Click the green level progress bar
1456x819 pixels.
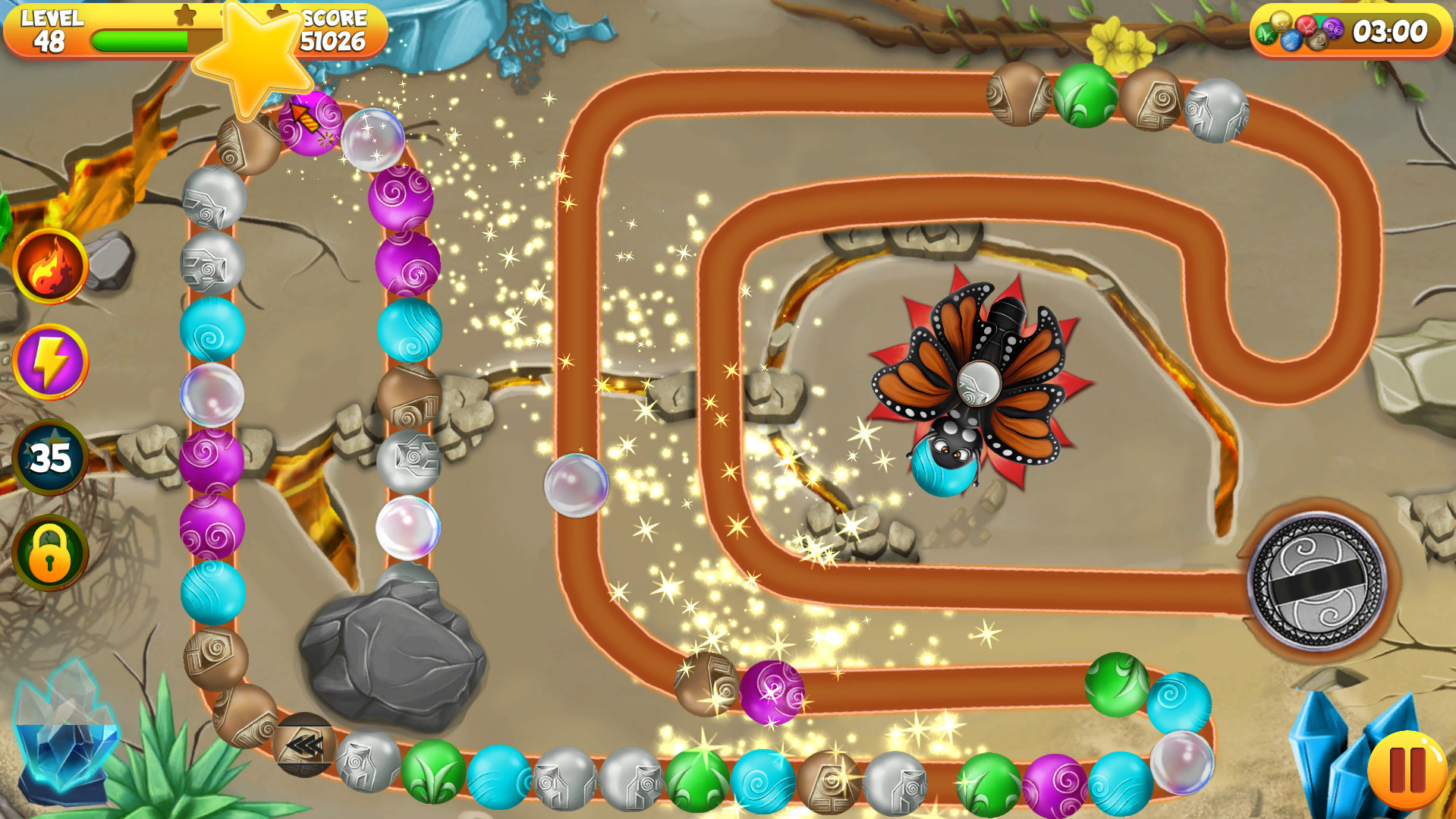coord(140,42)
